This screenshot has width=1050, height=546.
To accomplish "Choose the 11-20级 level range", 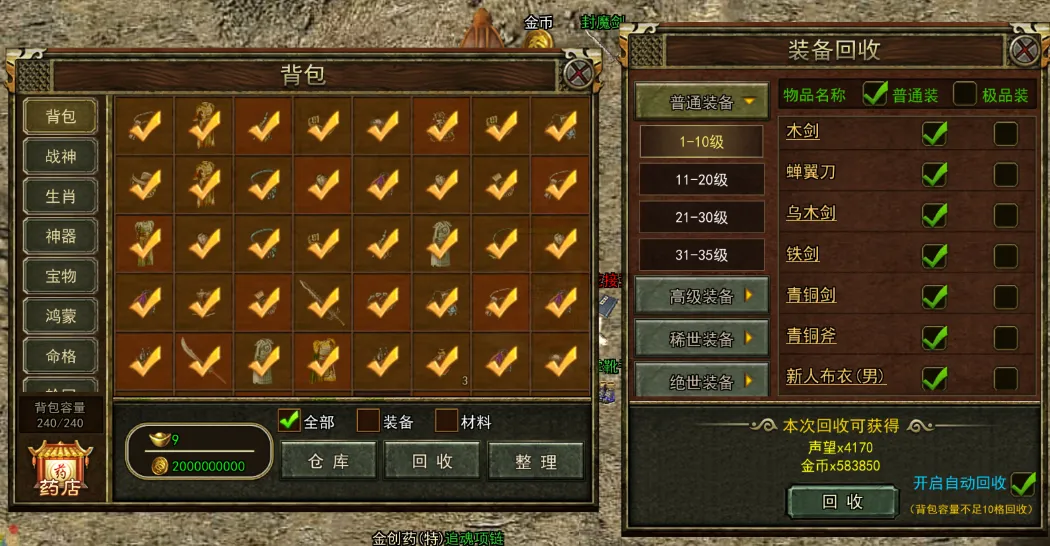I will coord(702,180).
